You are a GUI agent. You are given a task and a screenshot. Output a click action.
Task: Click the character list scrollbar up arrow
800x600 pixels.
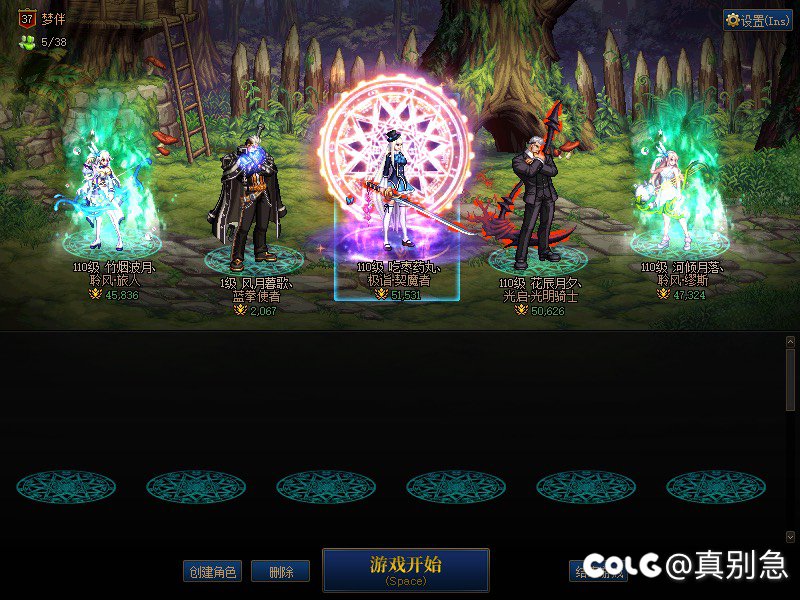click(x=790, y=341)
